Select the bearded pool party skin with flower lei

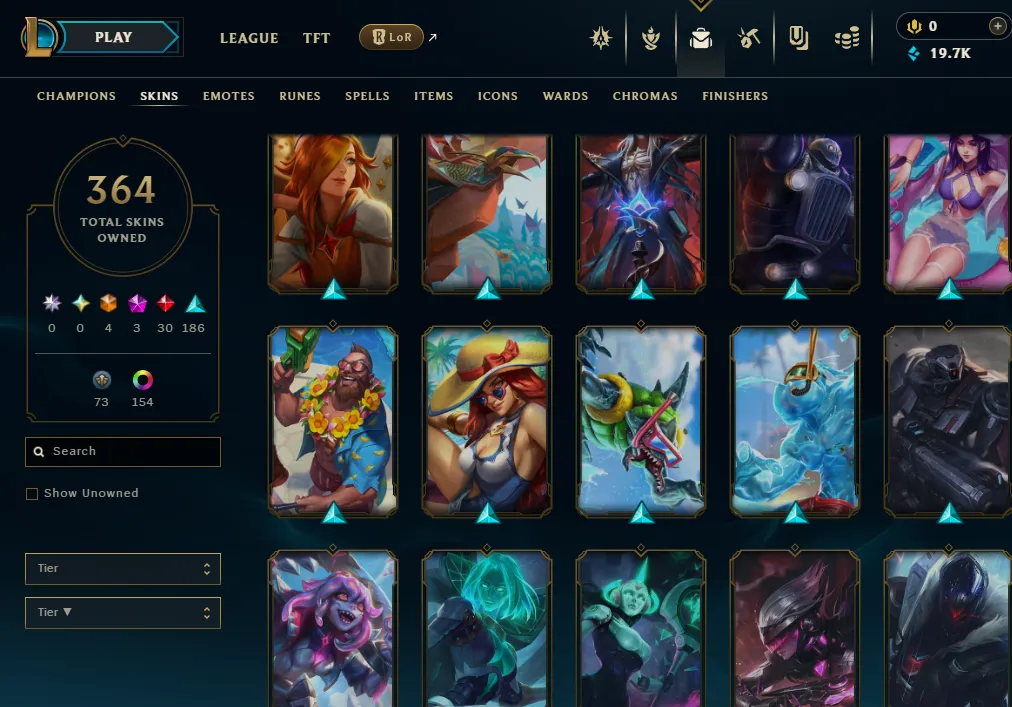333,420
